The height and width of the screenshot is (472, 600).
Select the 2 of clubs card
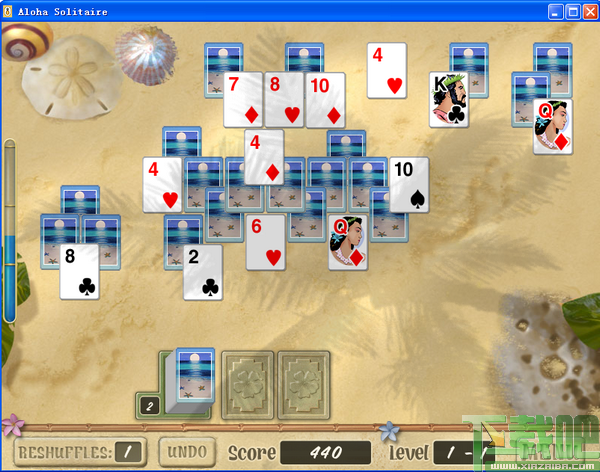tap(202, 272)
